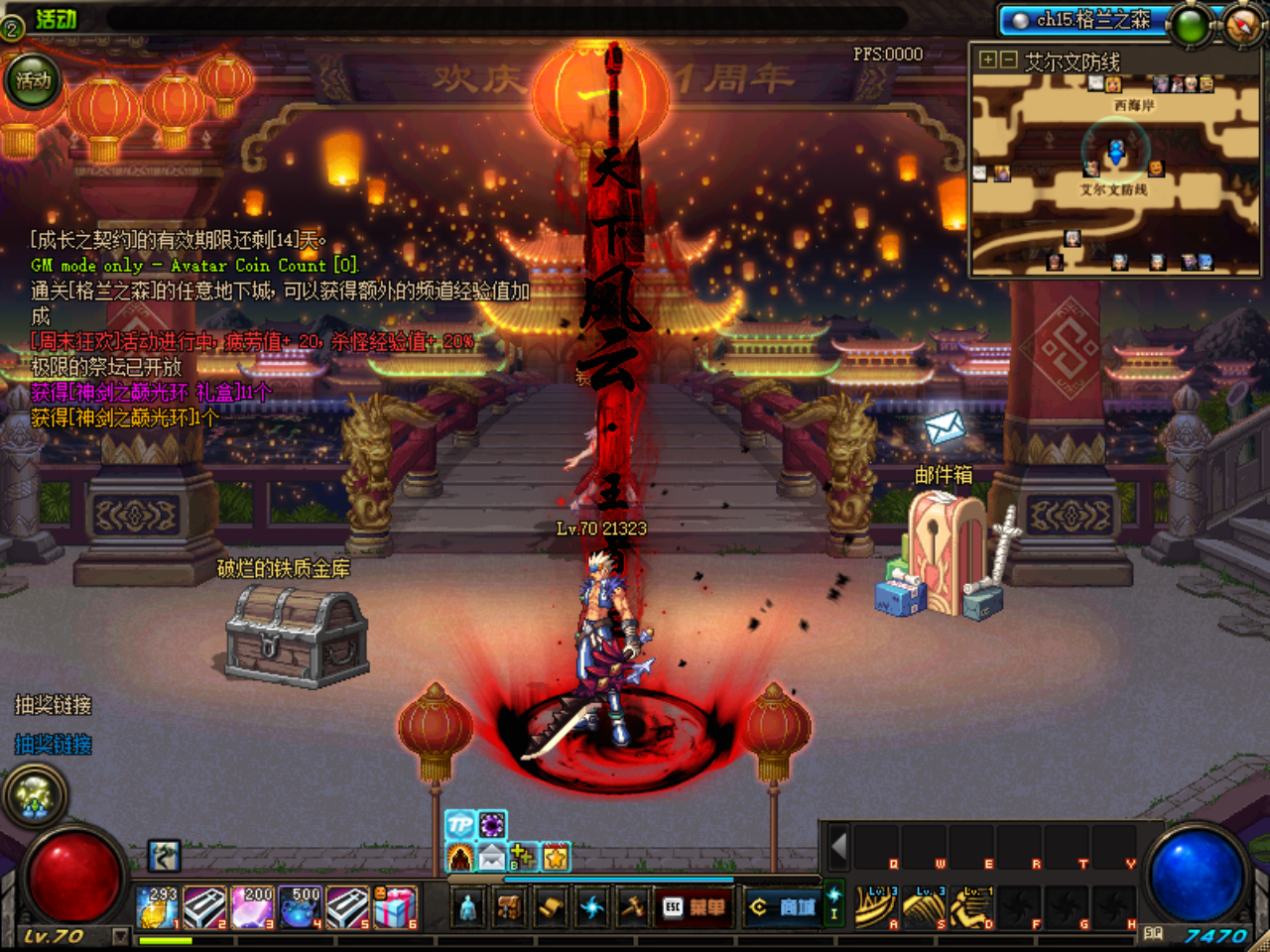The height and width of the screenshot is (952, 1270).
Task: Open the backpack inventory icon
Action: click(509, 906)
